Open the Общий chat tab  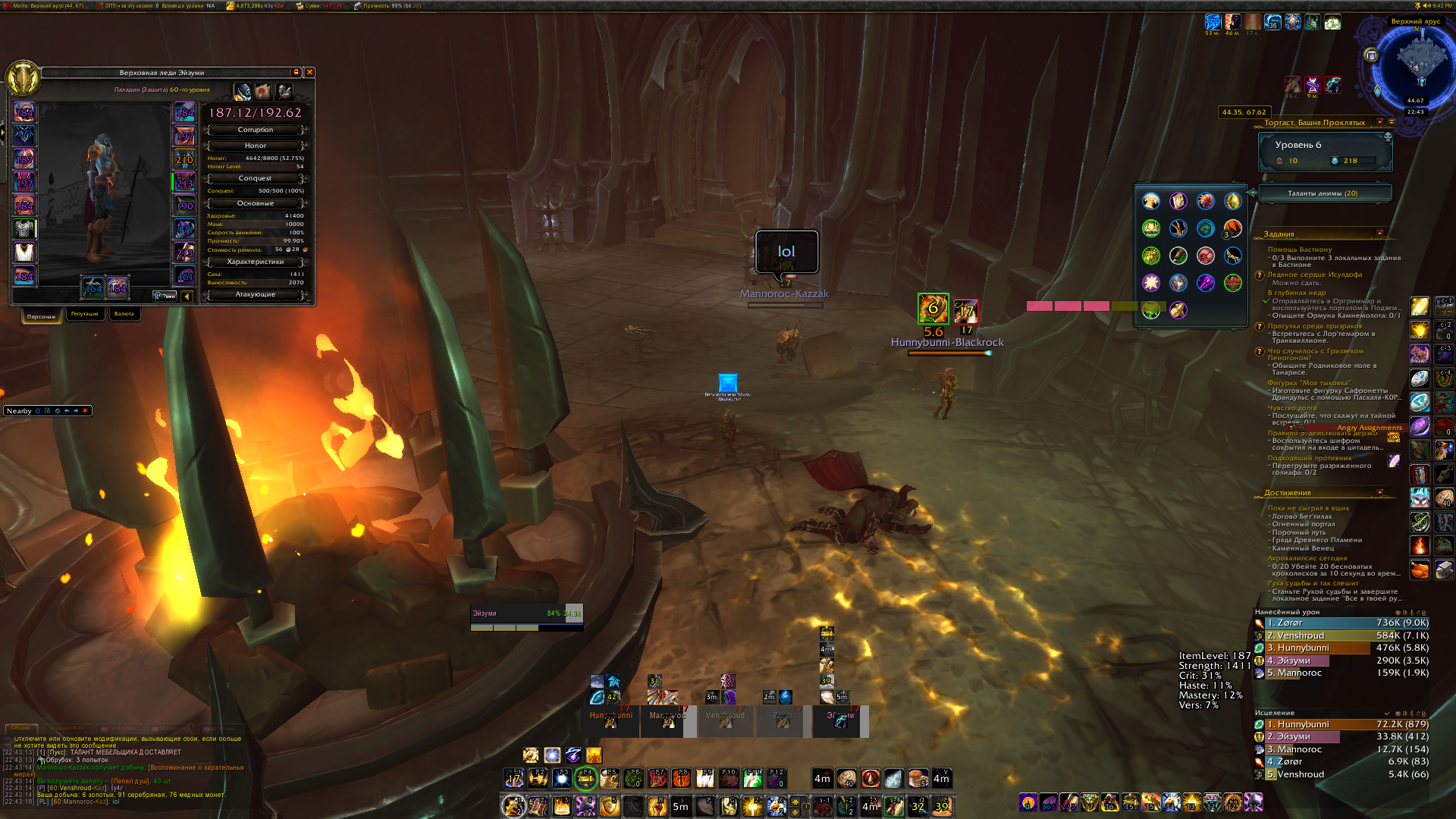click(20, 728)
